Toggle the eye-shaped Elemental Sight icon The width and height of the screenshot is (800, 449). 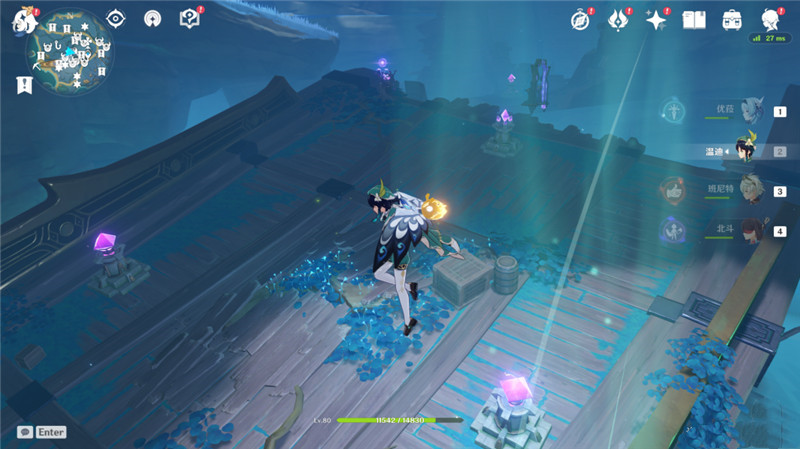116,19
